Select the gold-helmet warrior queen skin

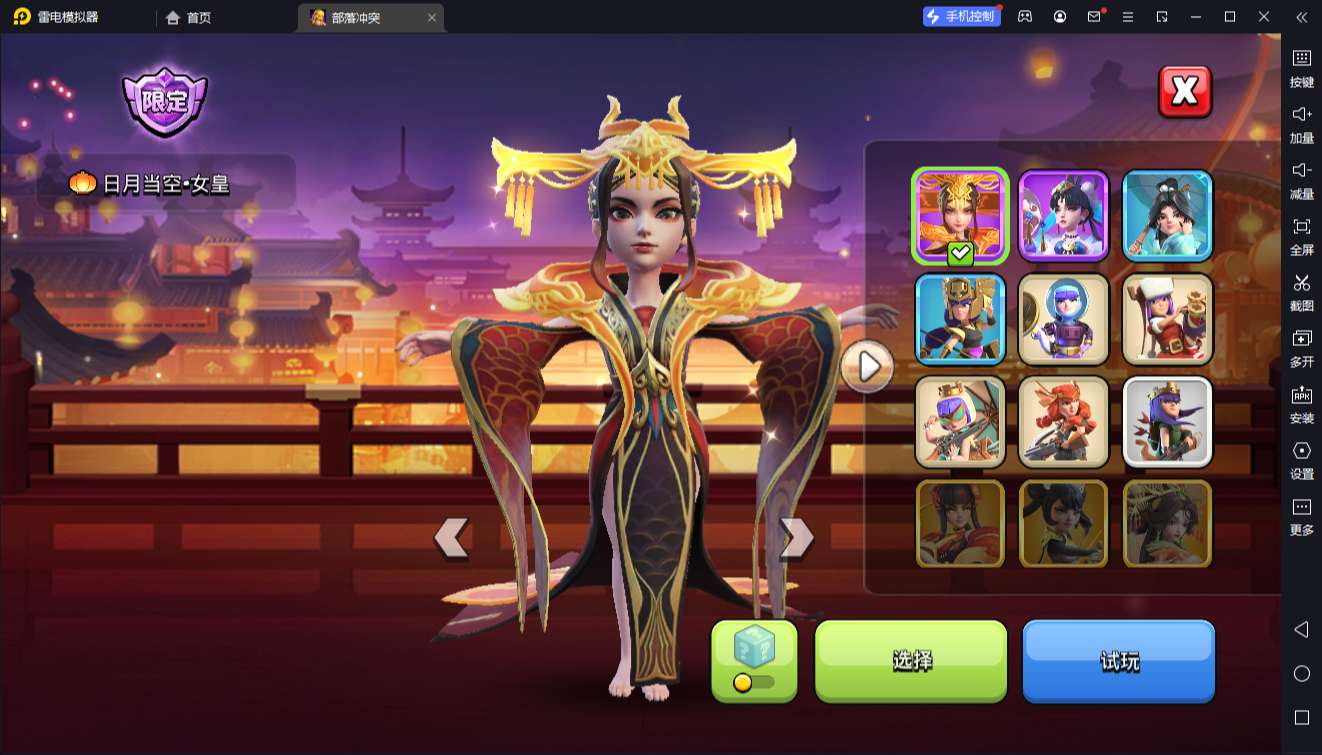960,319
